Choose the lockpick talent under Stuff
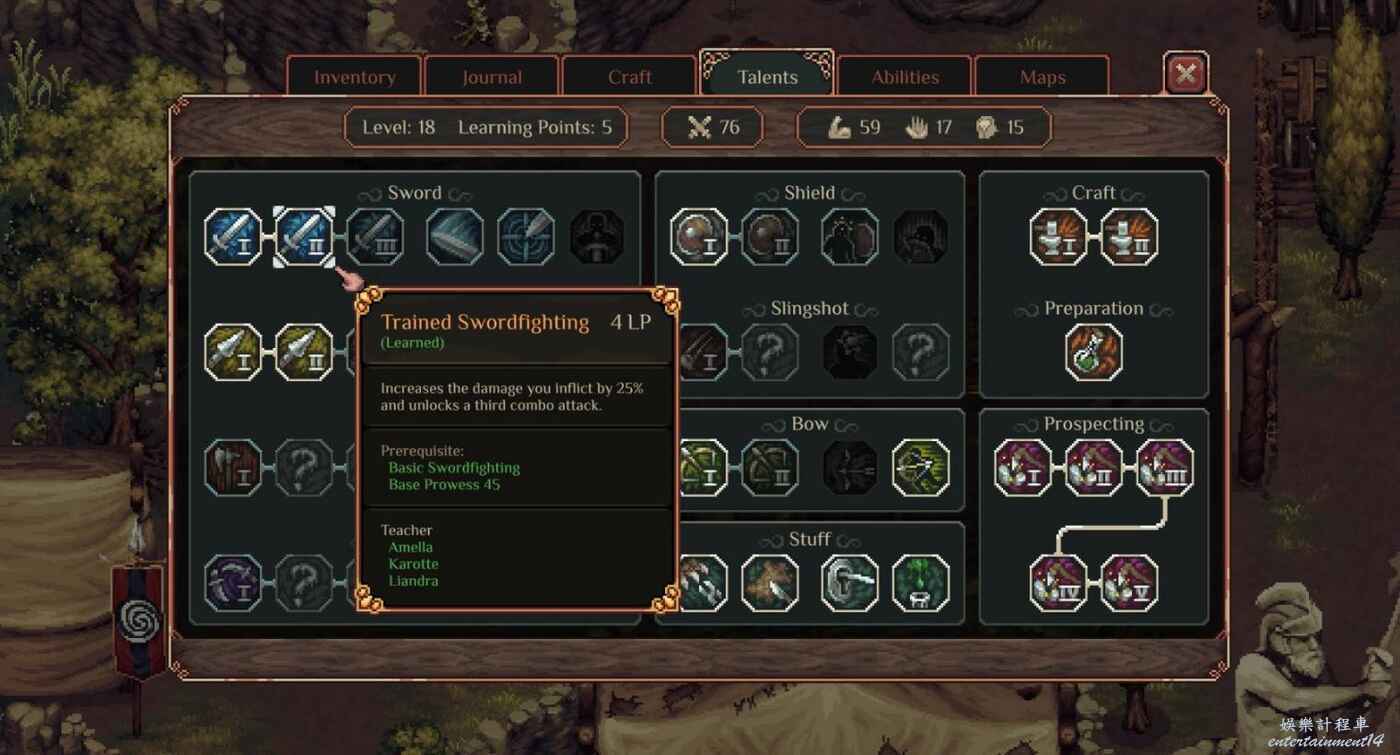The height and width of the screenshot is (755, 1400). point(849,583)
